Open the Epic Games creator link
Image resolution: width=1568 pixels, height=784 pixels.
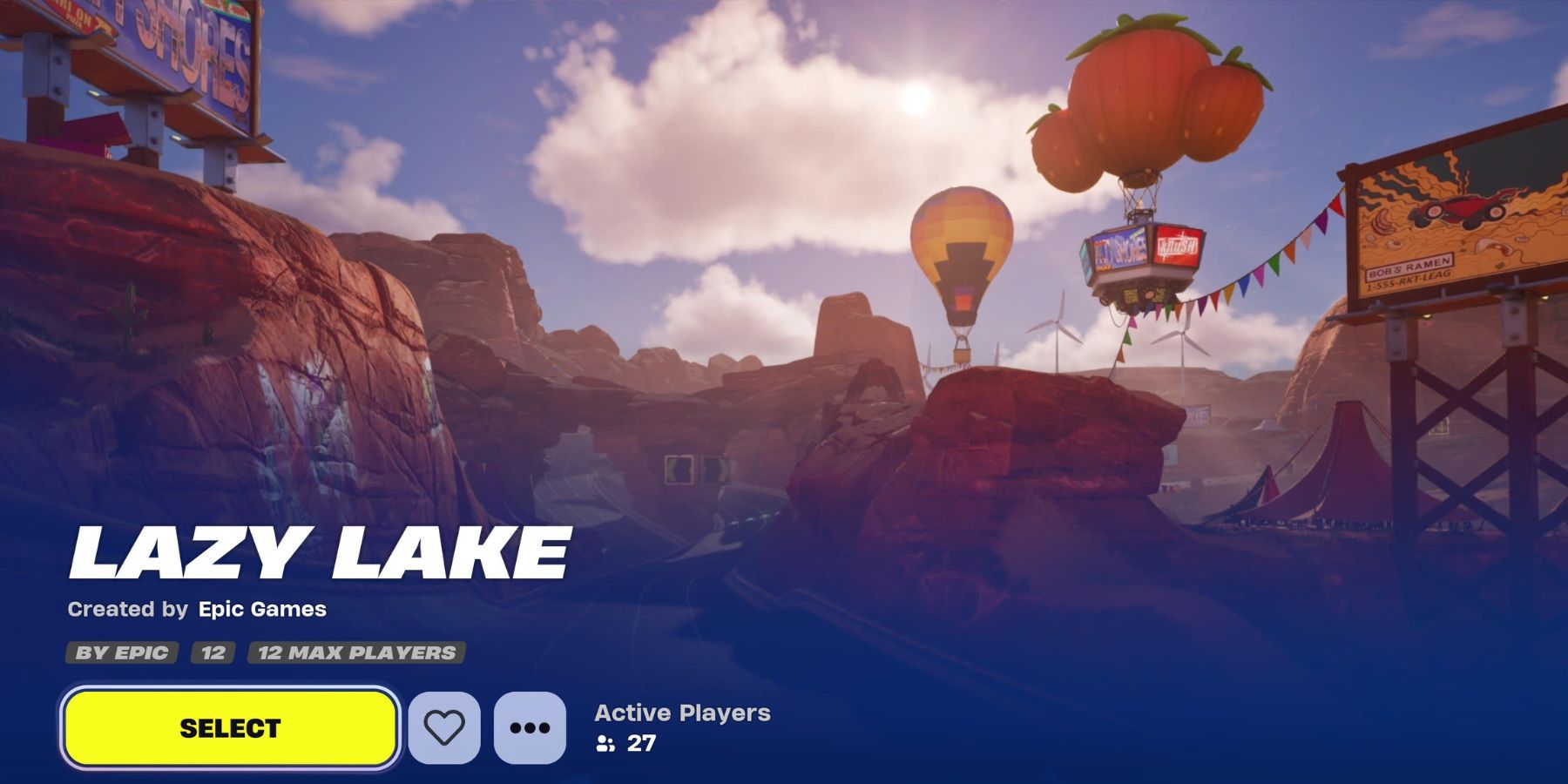(x=261, y=611)
